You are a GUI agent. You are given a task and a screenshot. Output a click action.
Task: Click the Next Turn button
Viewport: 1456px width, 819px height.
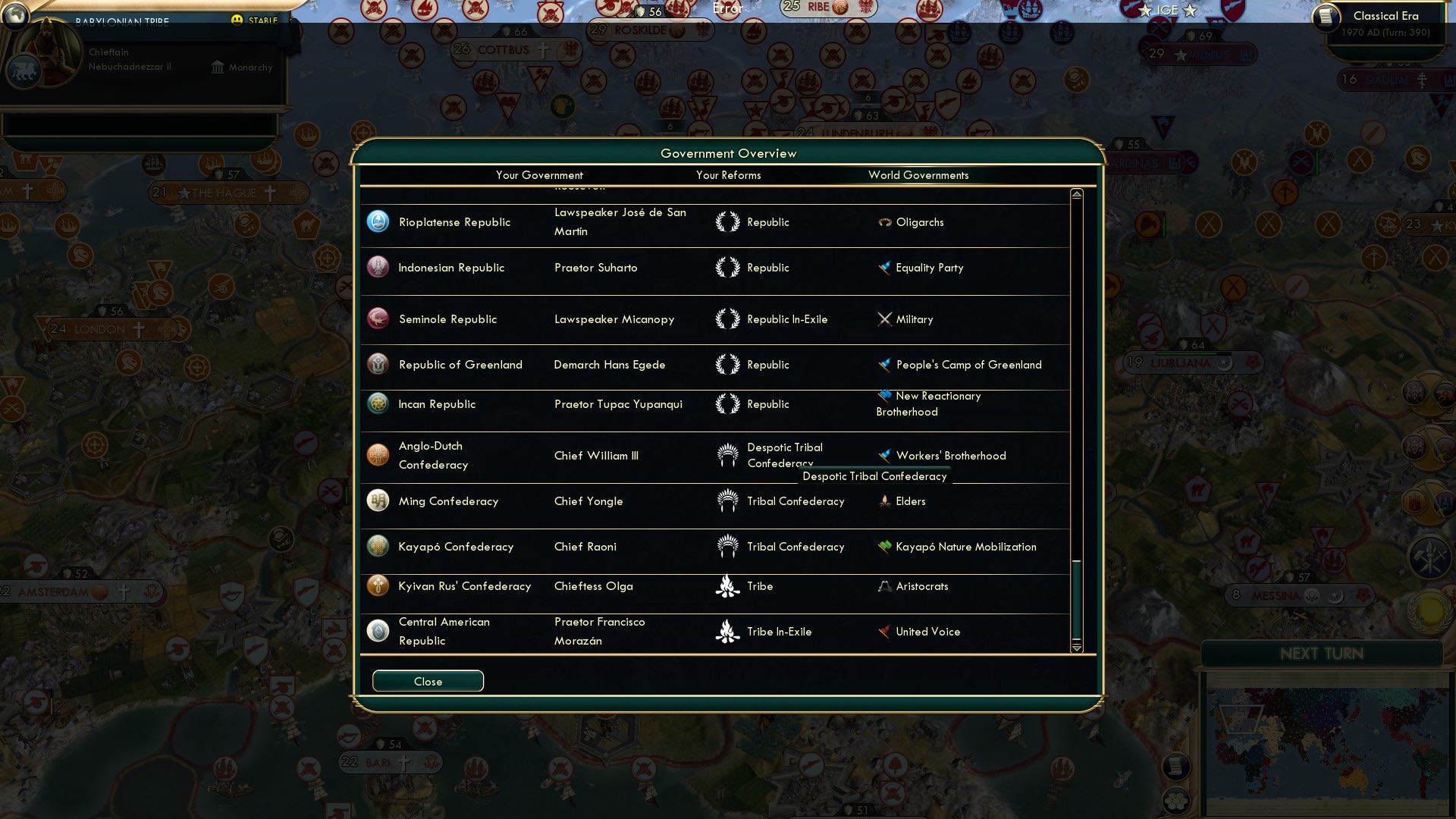[1323, 654]
